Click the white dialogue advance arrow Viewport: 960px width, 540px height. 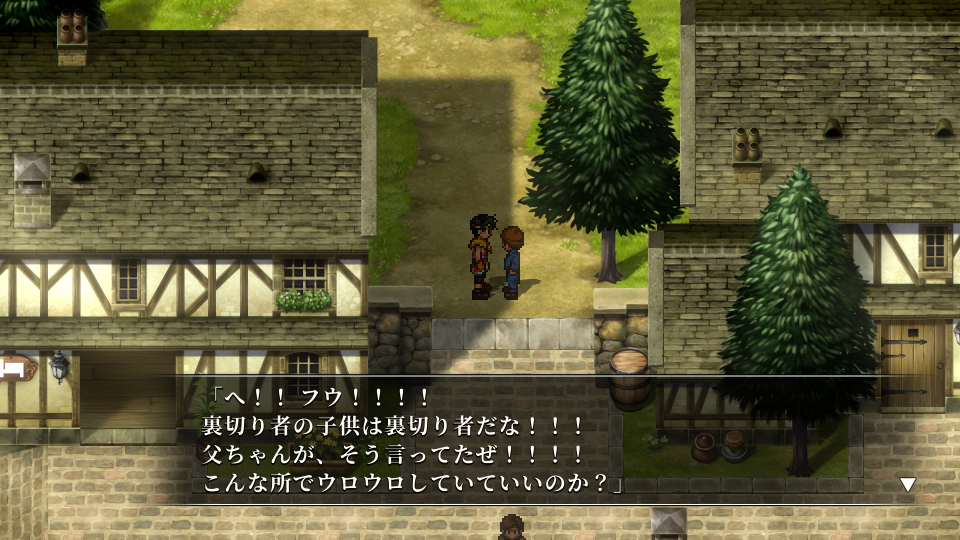(x=907, y=485)
